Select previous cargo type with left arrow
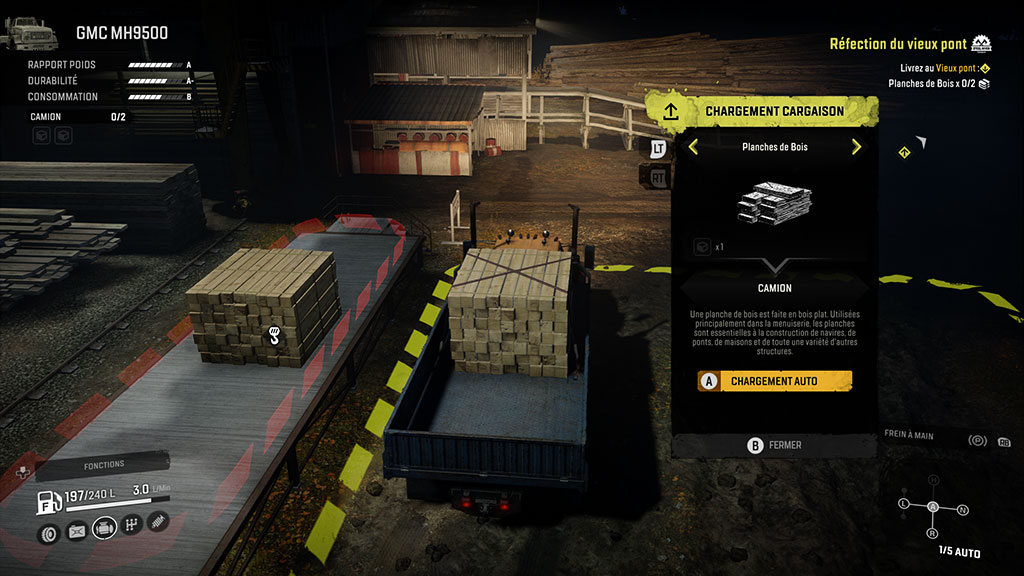The image size is (1024, 576). click(693, 147)
